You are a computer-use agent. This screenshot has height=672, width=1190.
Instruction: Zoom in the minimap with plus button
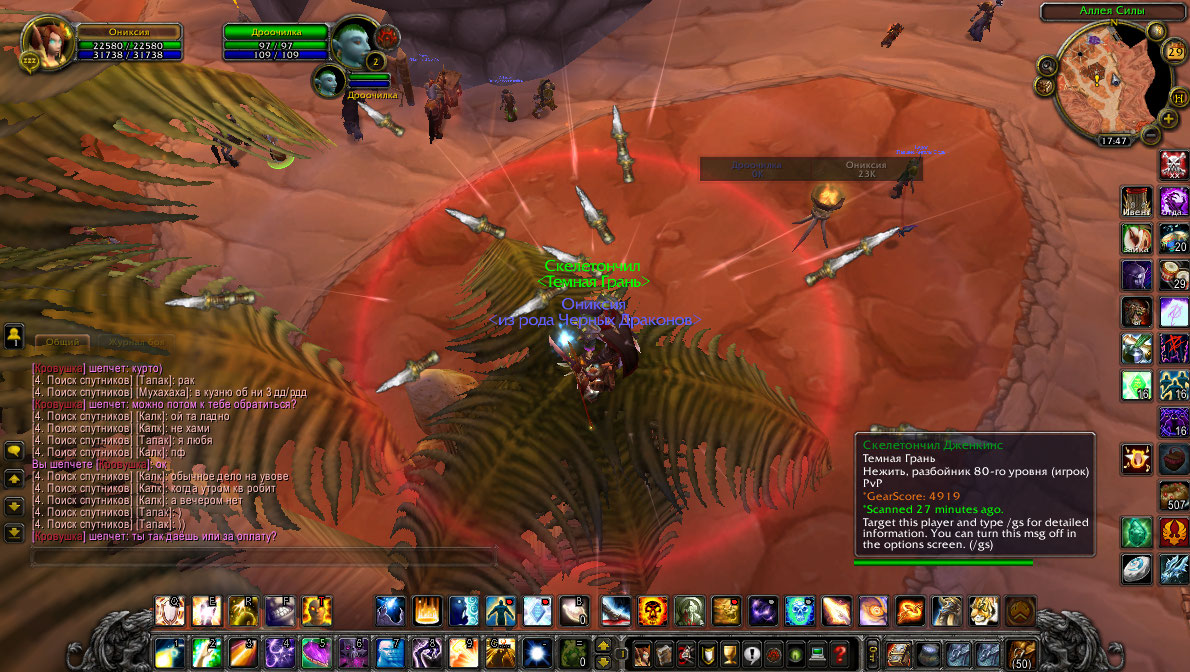(x=1168, y=118)
